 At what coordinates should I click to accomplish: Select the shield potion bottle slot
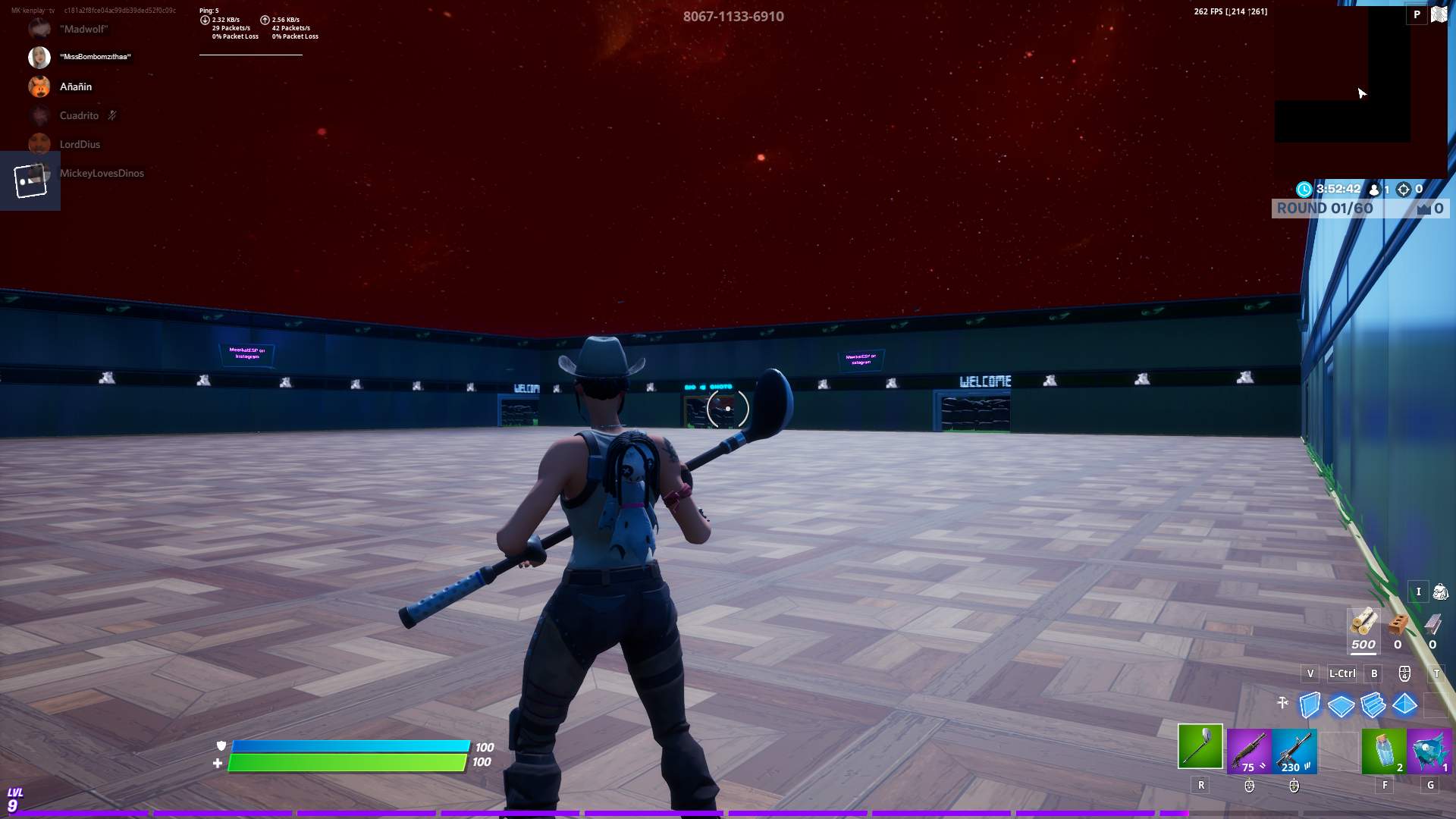pos(1384,751)
